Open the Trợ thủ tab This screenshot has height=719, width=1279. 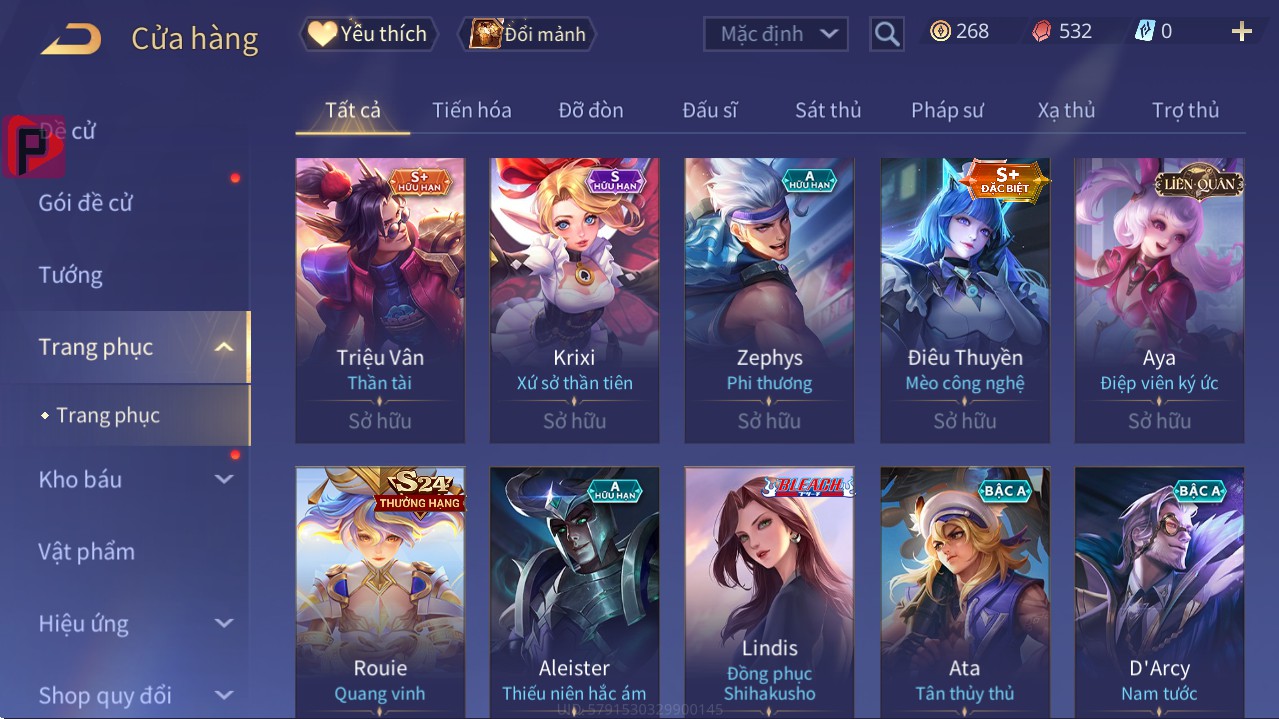pyautogui.click(x=1185, y=110)
